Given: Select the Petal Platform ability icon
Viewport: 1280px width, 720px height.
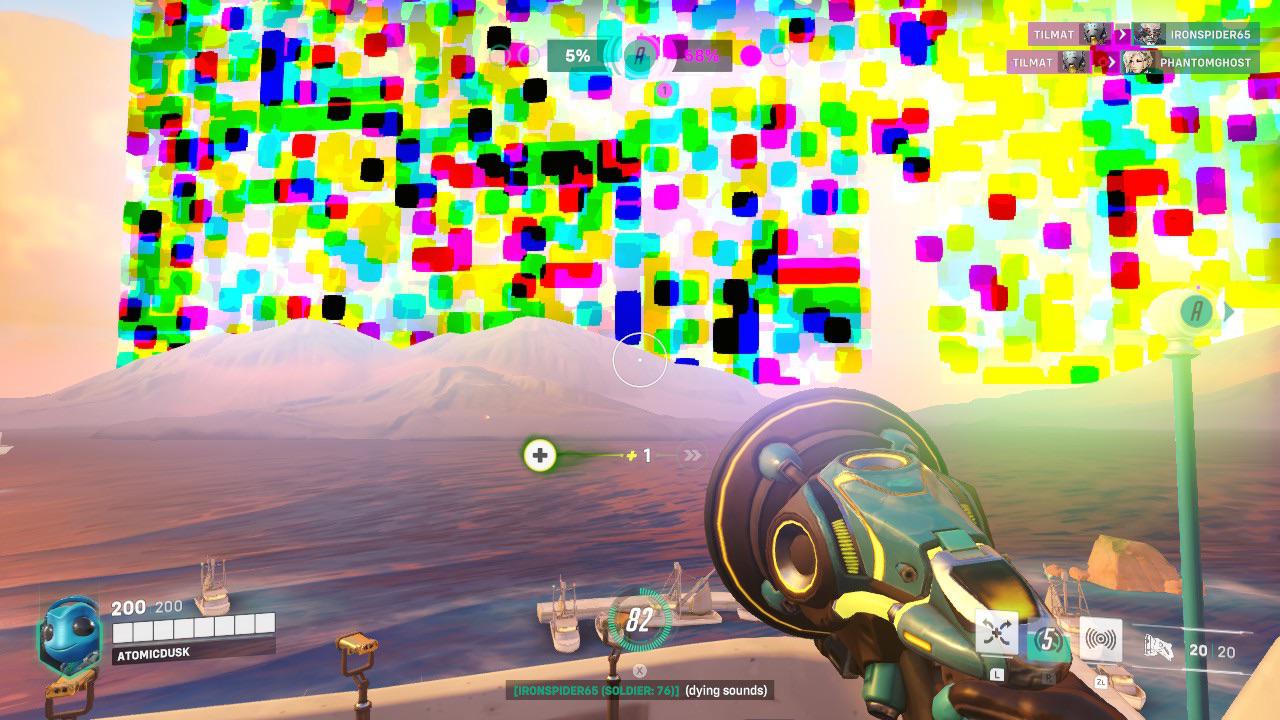Looking at the screenshot, I should [x=995, y=633].
